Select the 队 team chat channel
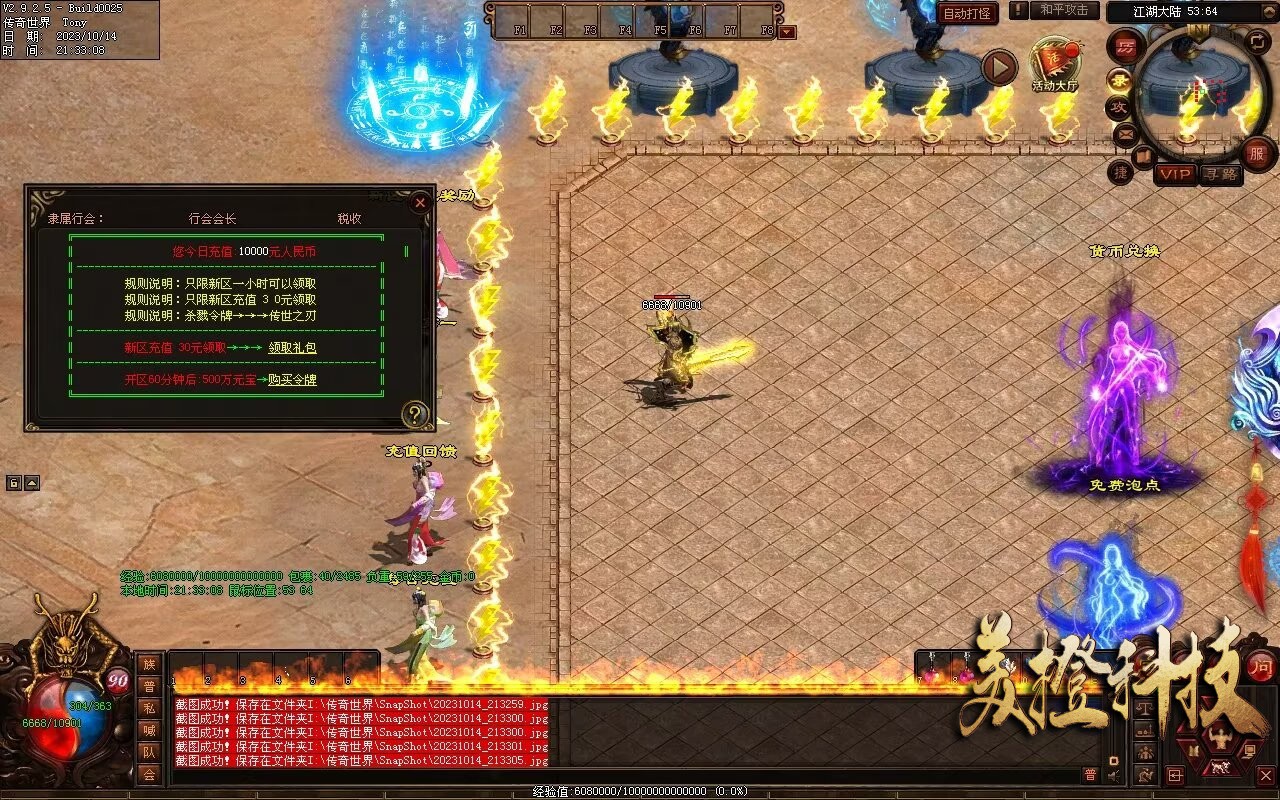 [x=149, y=752]
